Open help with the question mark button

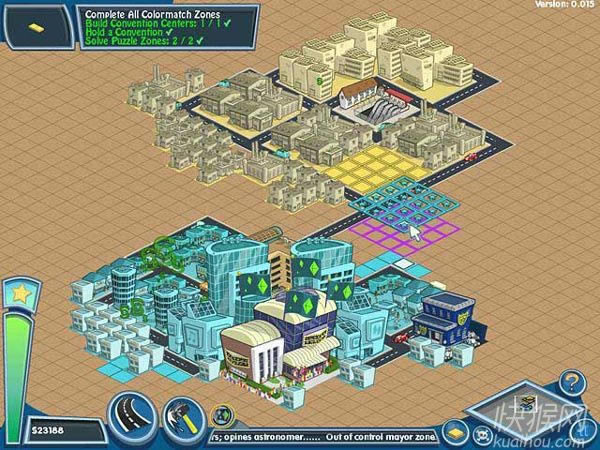pyautogui.click(x=570, y=381)
